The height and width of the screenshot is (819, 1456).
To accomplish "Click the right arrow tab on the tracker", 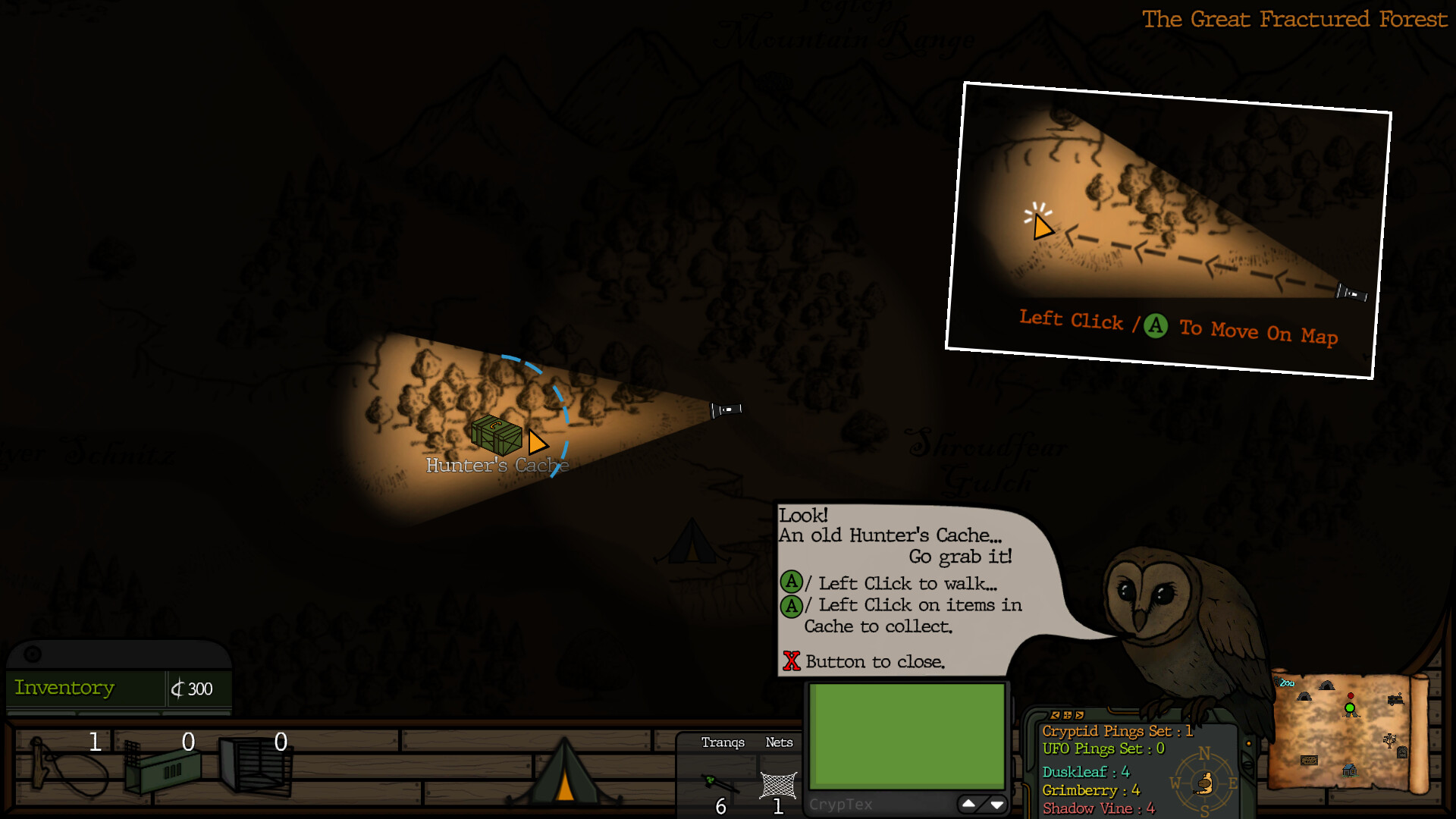I will pyautogui.click(x=1079, y=716).
